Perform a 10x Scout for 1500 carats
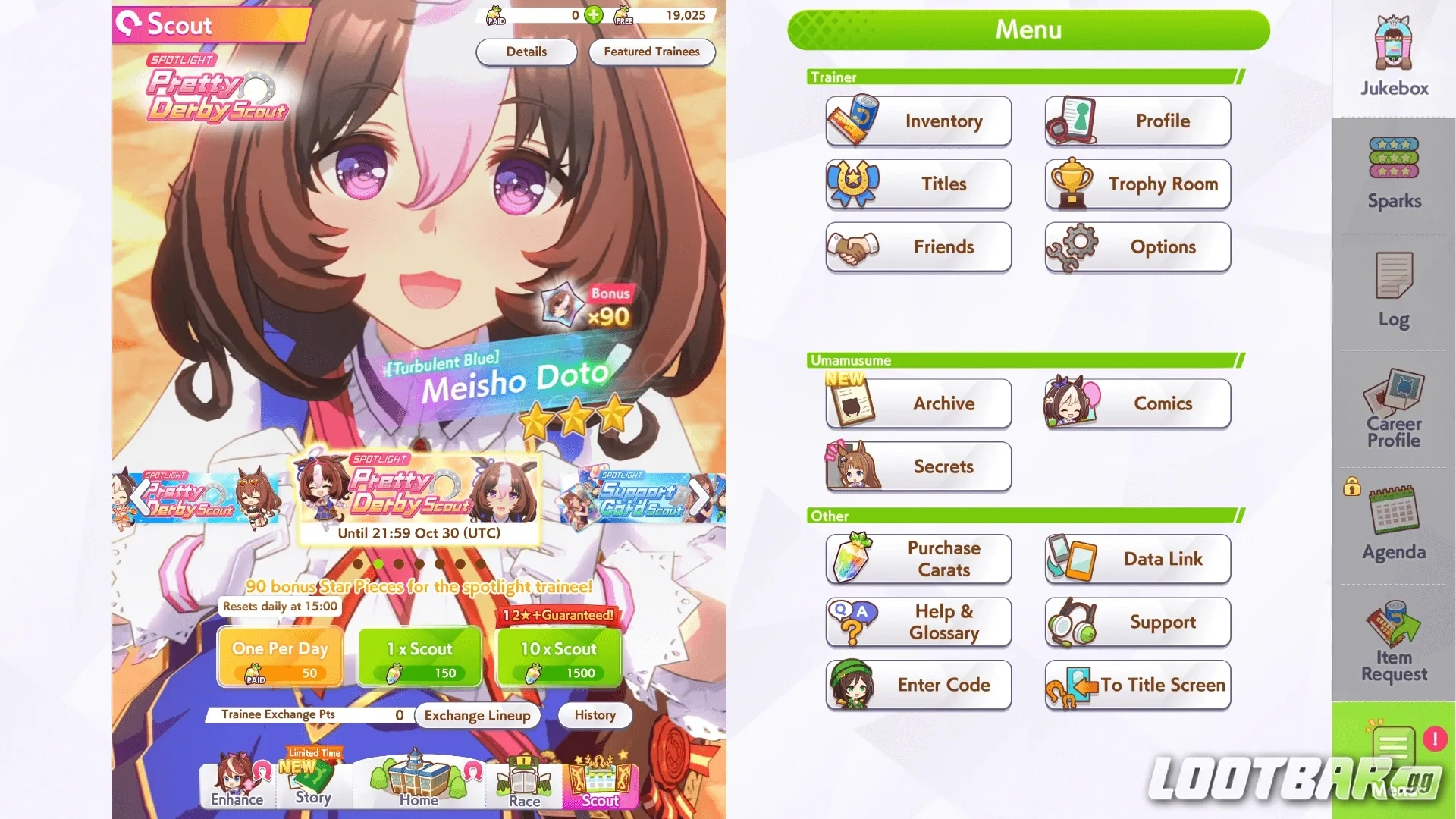 559,656
